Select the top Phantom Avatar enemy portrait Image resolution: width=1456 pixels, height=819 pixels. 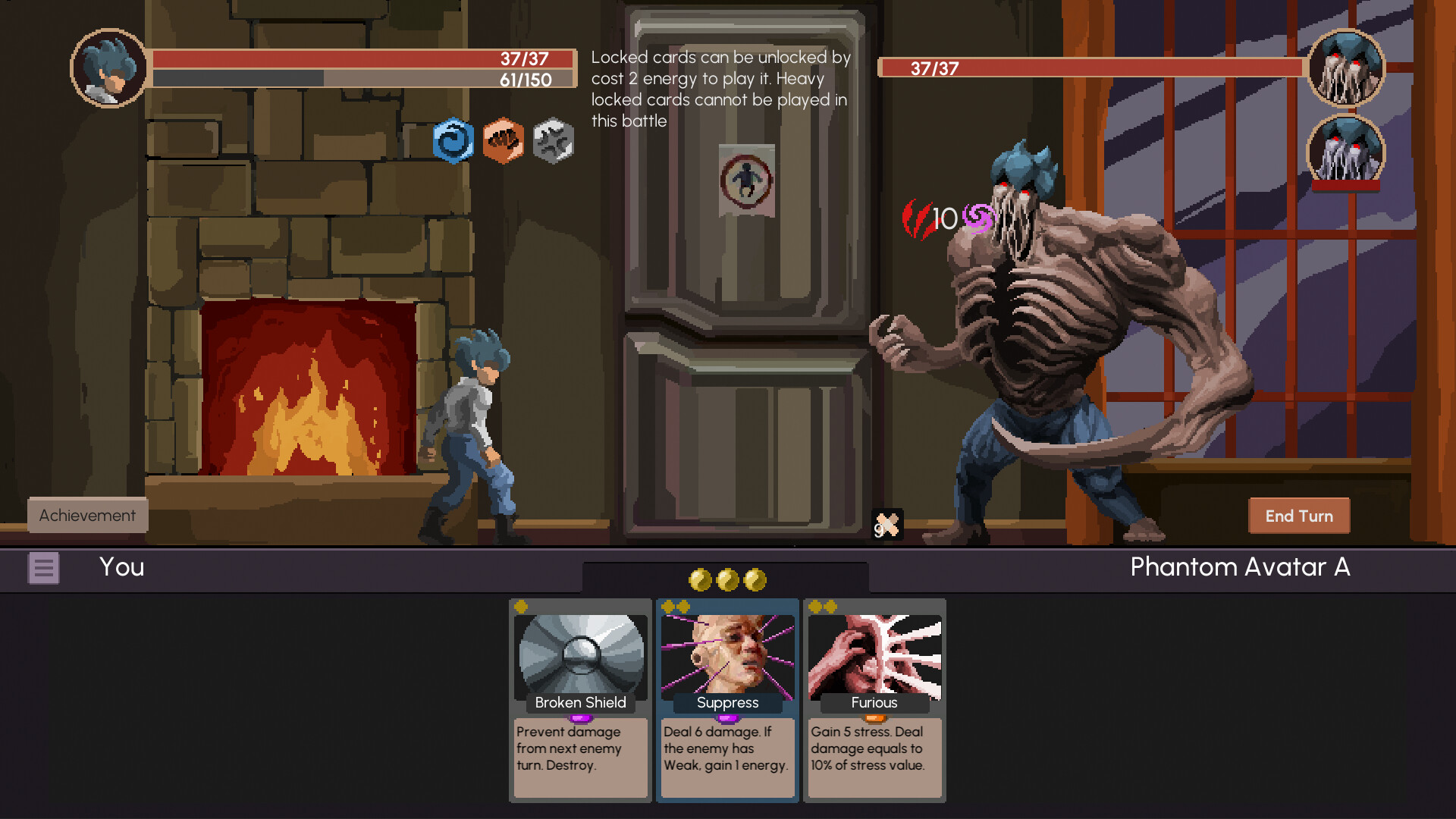(1346, 68)
